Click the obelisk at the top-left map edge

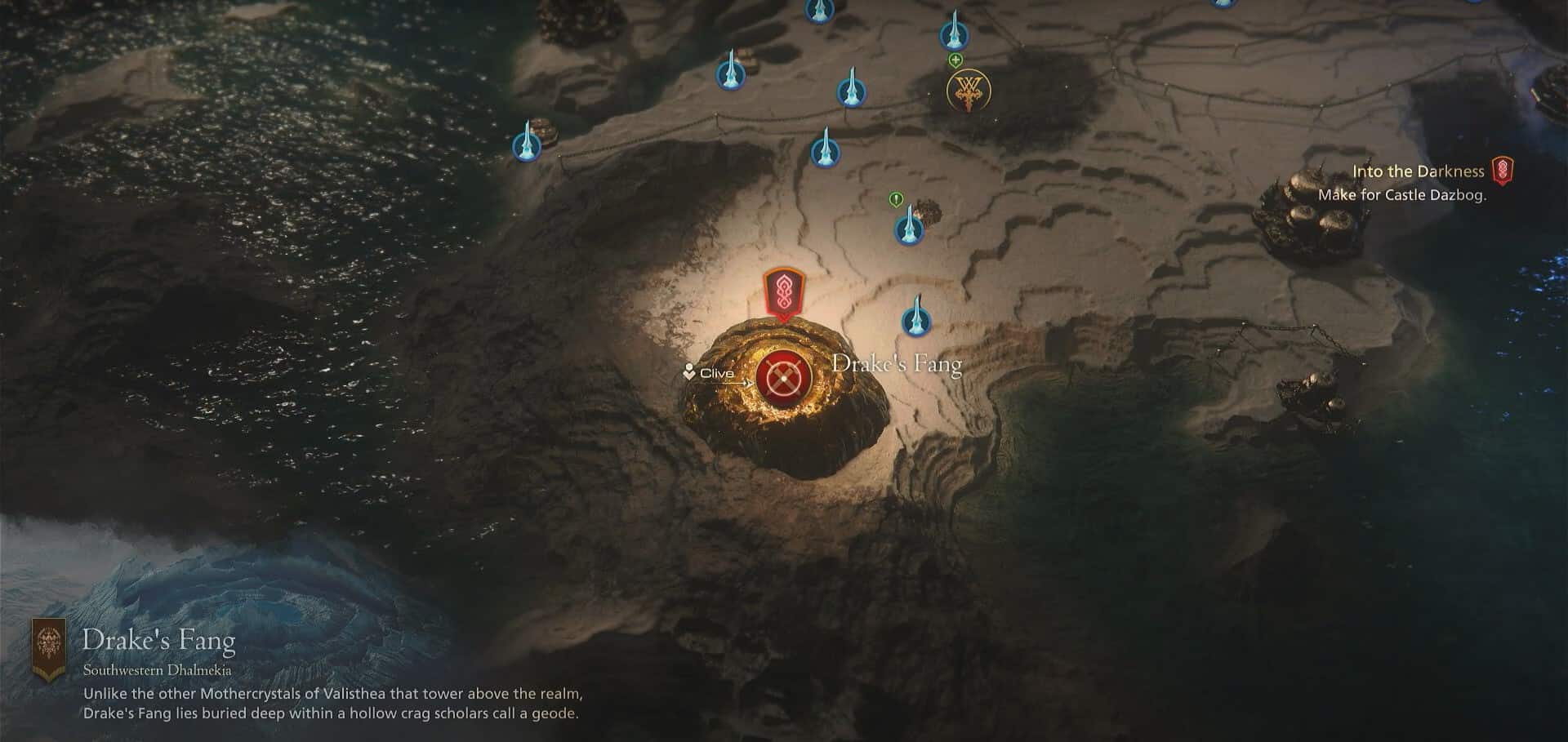pos(733,75)
